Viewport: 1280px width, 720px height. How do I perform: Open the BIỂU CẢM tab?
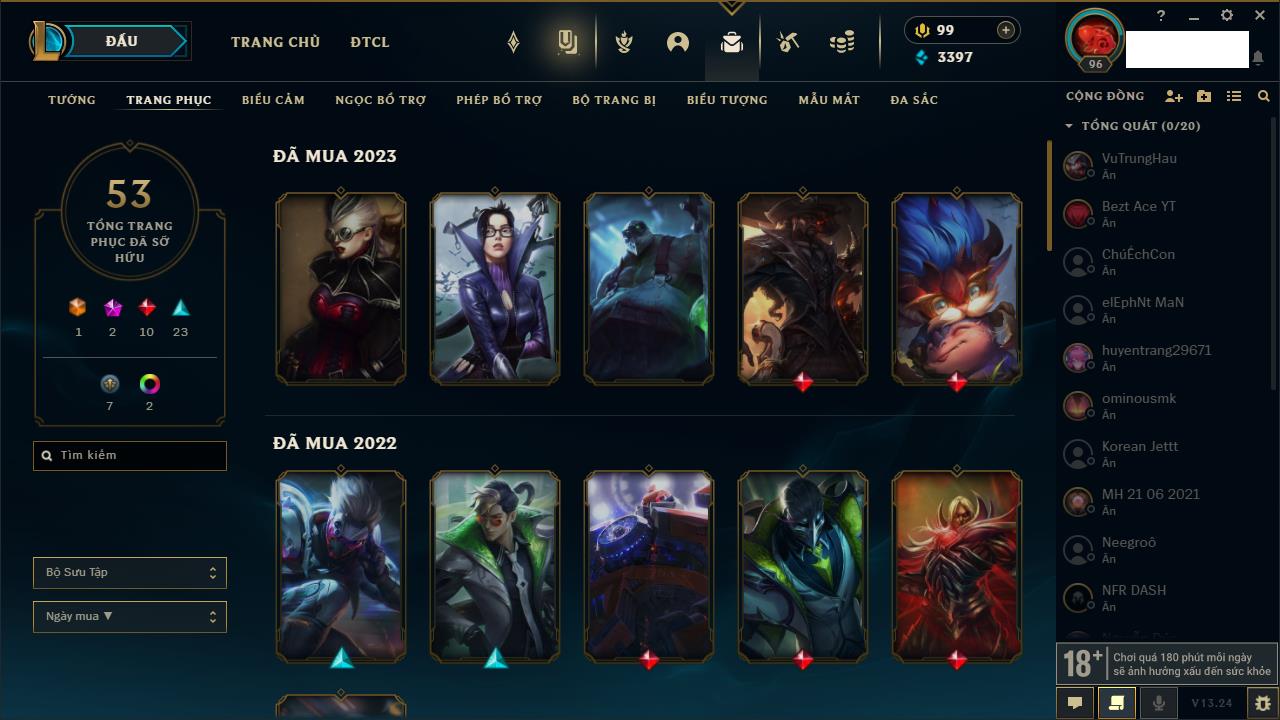pyautogui.click(x=273, y=100)
